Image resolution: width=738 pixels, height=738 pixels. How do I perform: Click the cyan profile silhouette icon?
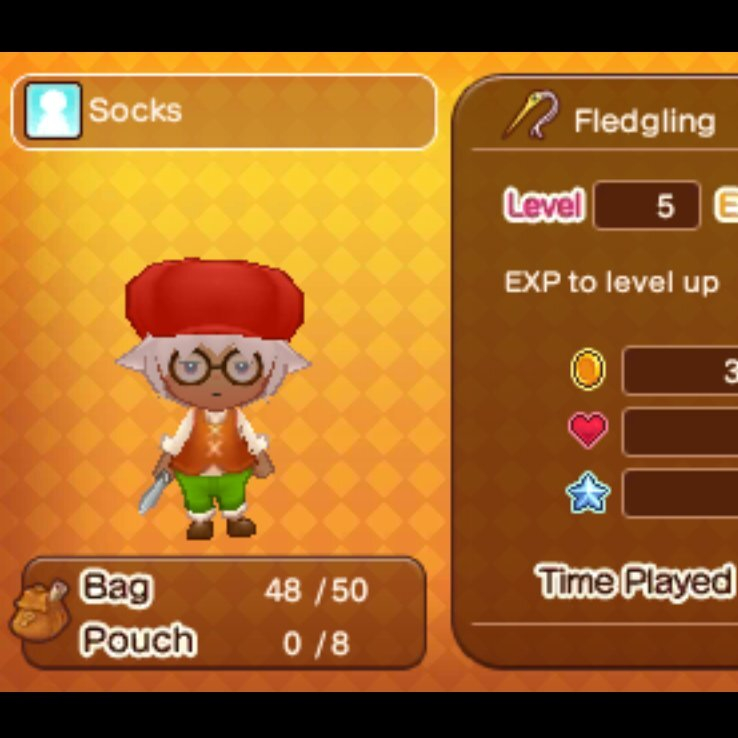(53, 110)
